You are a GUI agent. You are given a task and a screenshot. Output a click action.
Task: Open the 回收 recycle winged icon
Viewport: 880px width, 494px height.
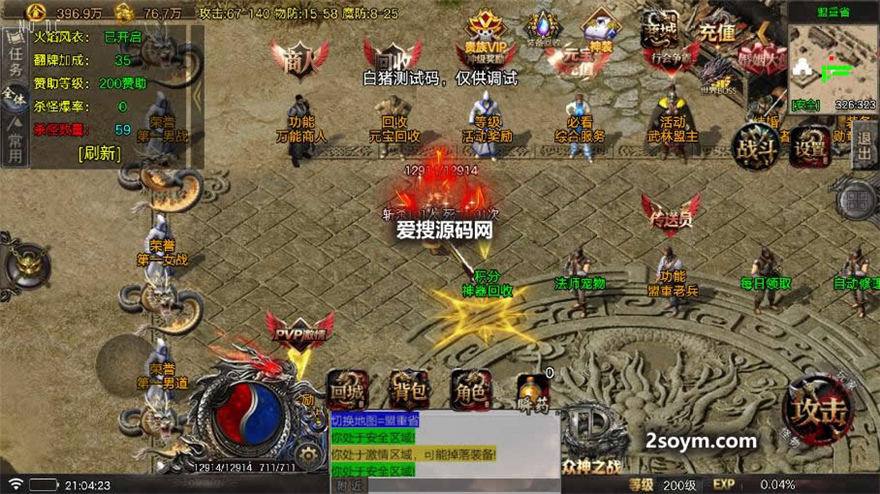pos(393,55)
